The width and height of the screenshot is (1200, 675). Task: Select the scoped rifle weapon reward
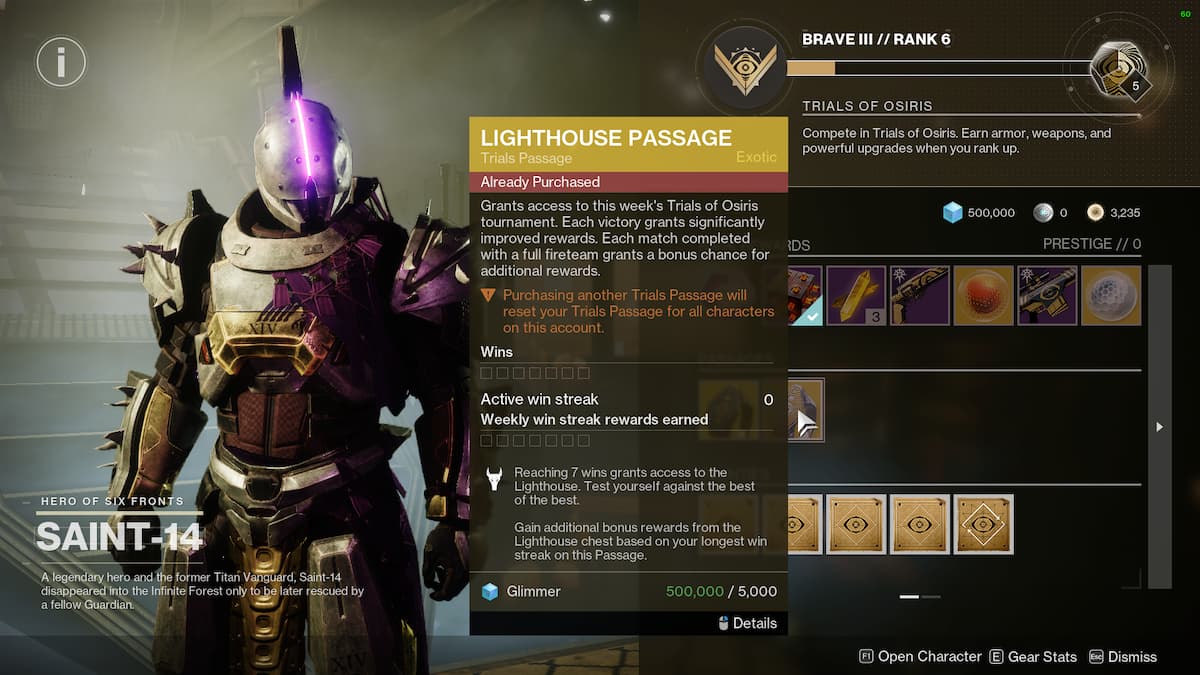point(1047,295)
